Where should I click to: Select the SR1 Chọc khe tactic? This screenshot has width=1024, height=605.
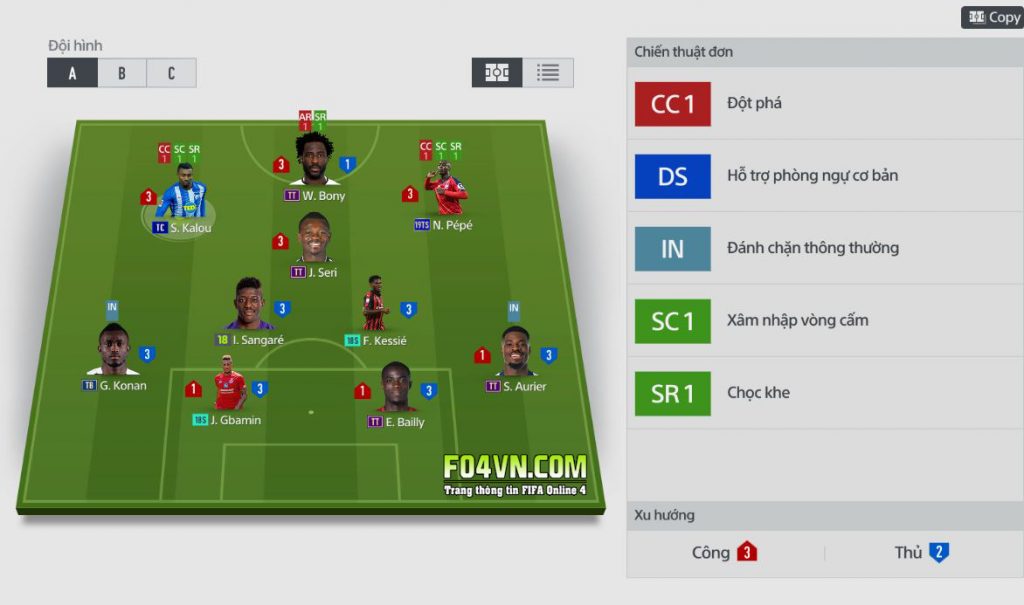coord(825,393)
